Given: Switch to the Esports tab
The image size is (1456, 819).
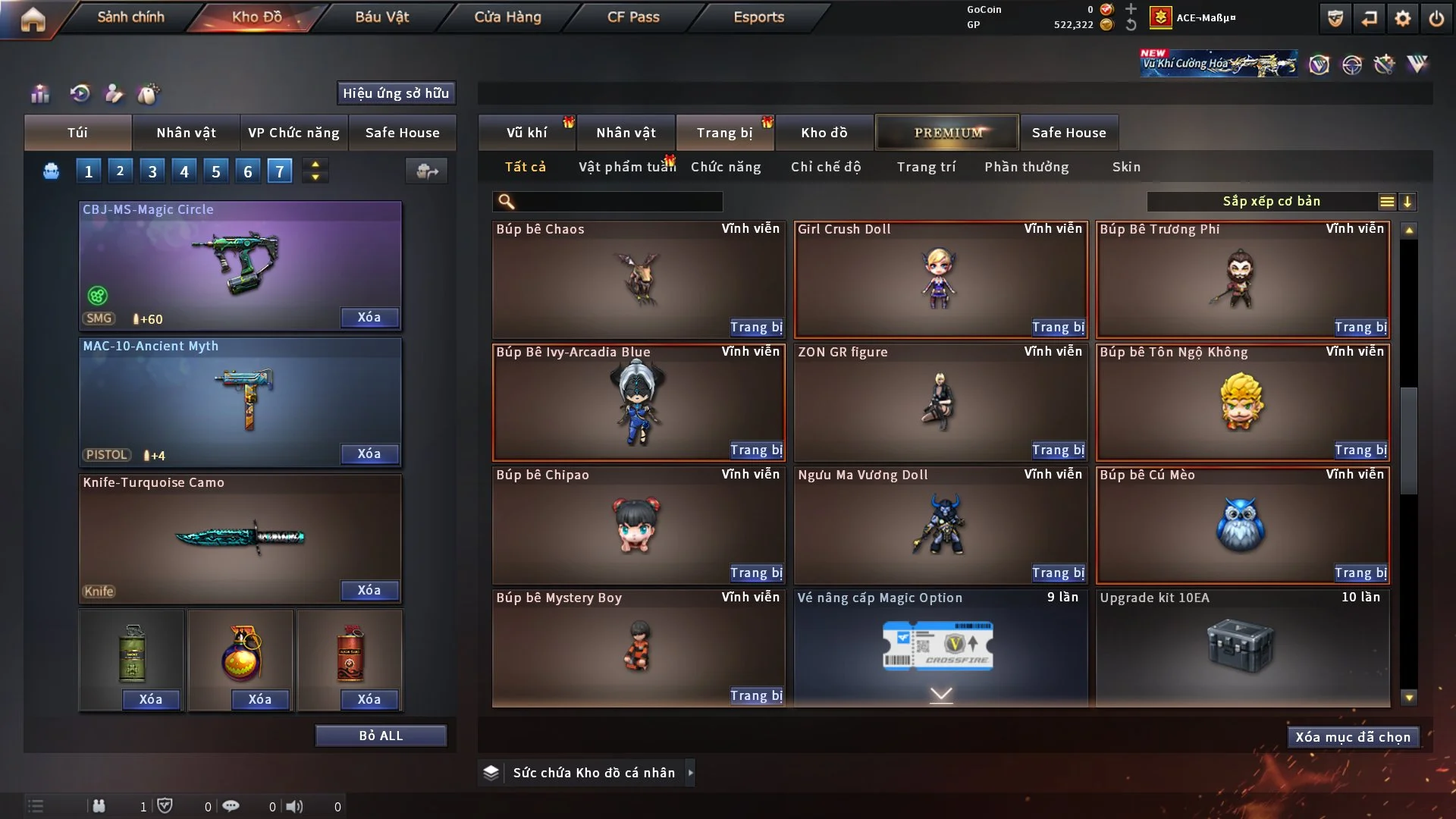Looking at the screenshot, I should 758,17.
